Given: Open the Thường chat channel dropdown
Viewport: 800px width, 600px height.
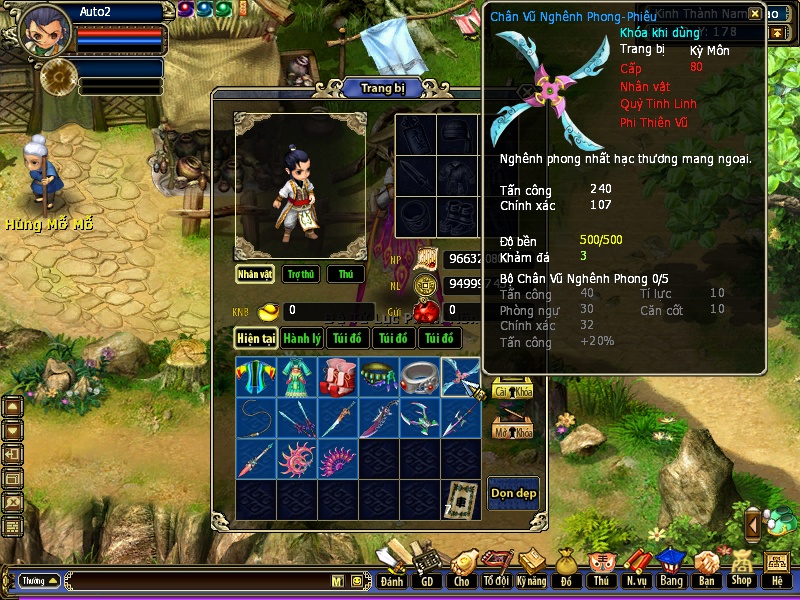Looking at the screenshot, I should tap(40, 581).
